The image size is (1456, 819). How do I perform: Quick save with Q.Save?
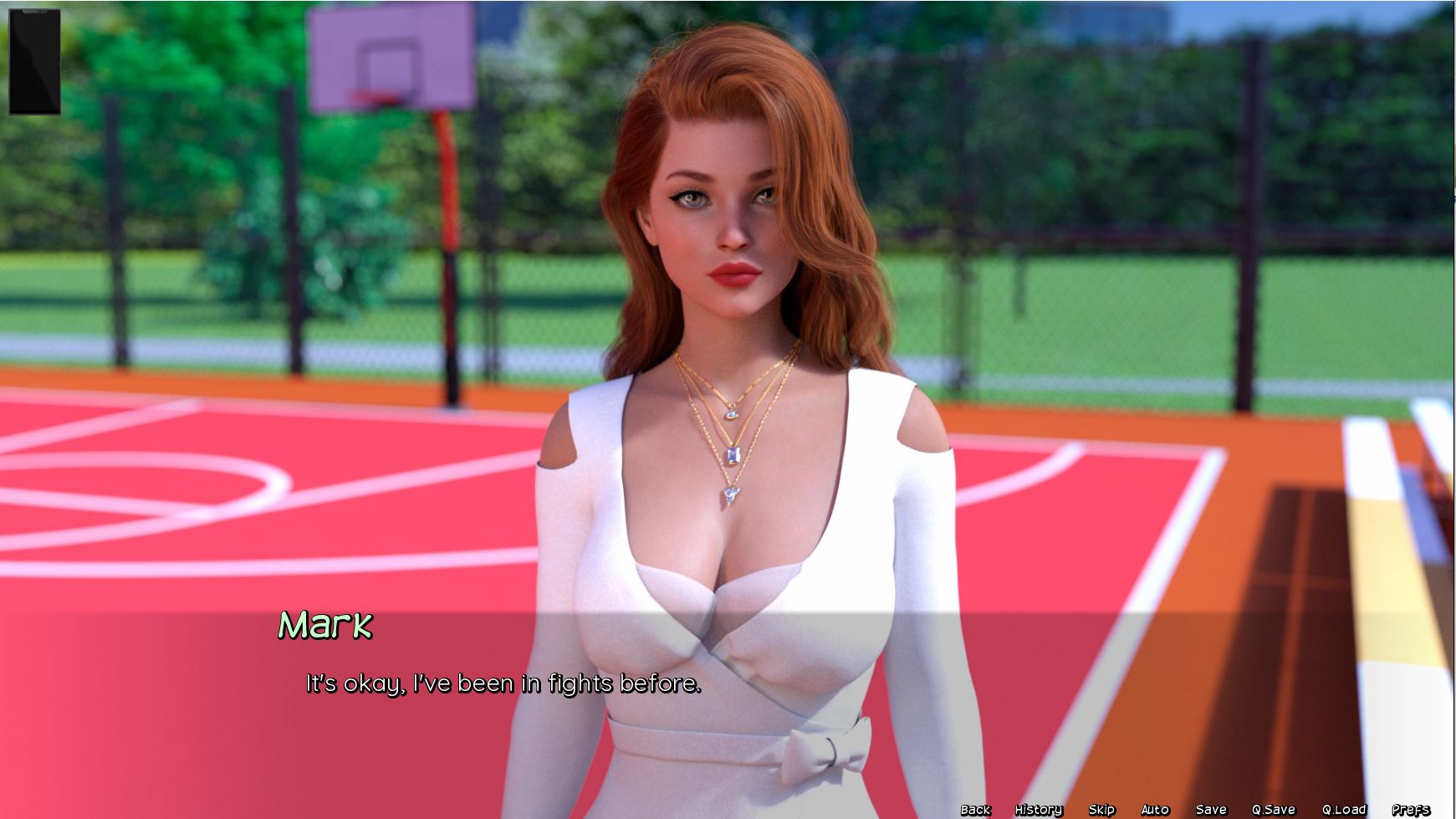pos(1273,809)
